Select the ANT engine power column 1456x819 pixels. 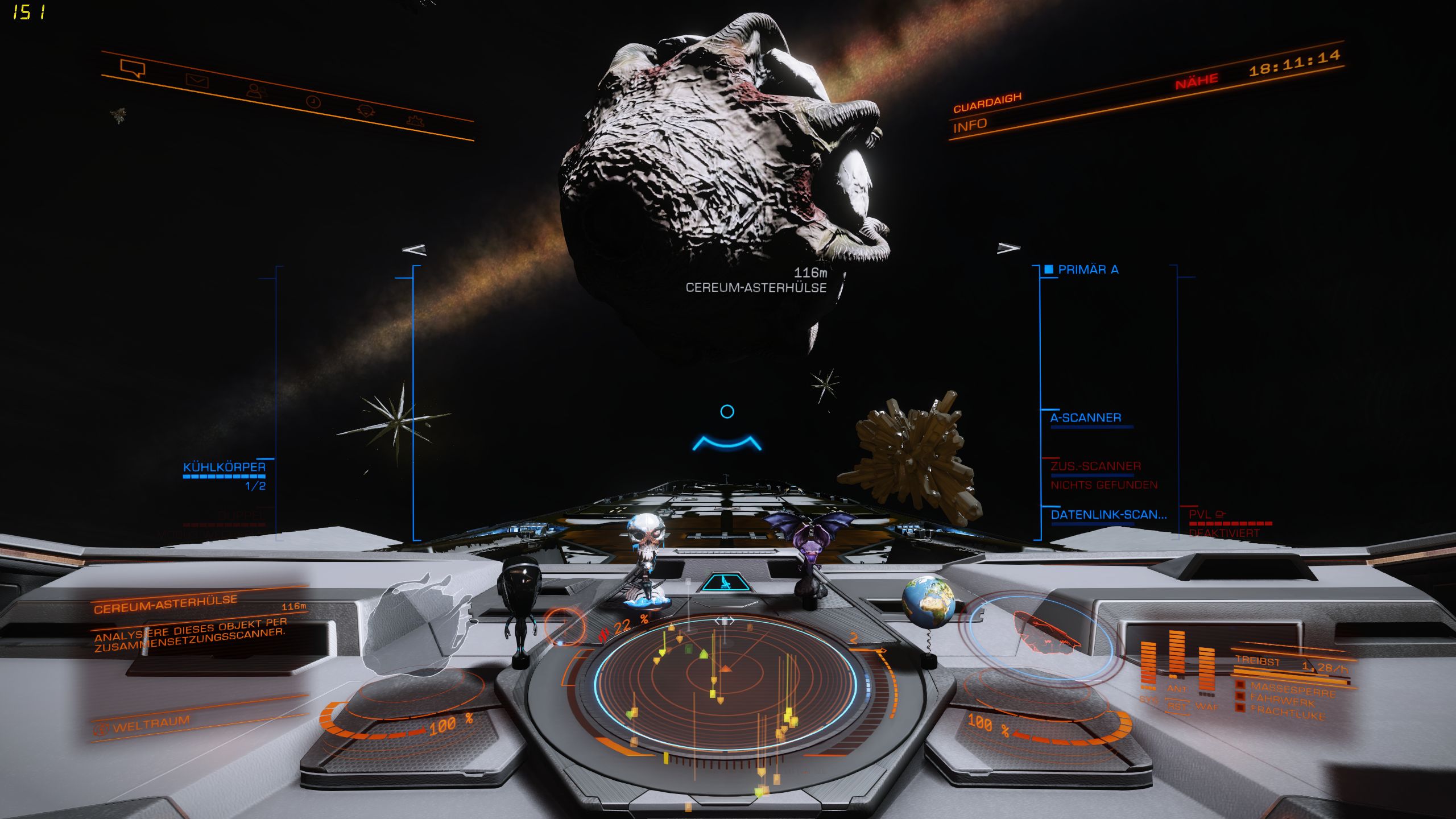pos(1176,654)
